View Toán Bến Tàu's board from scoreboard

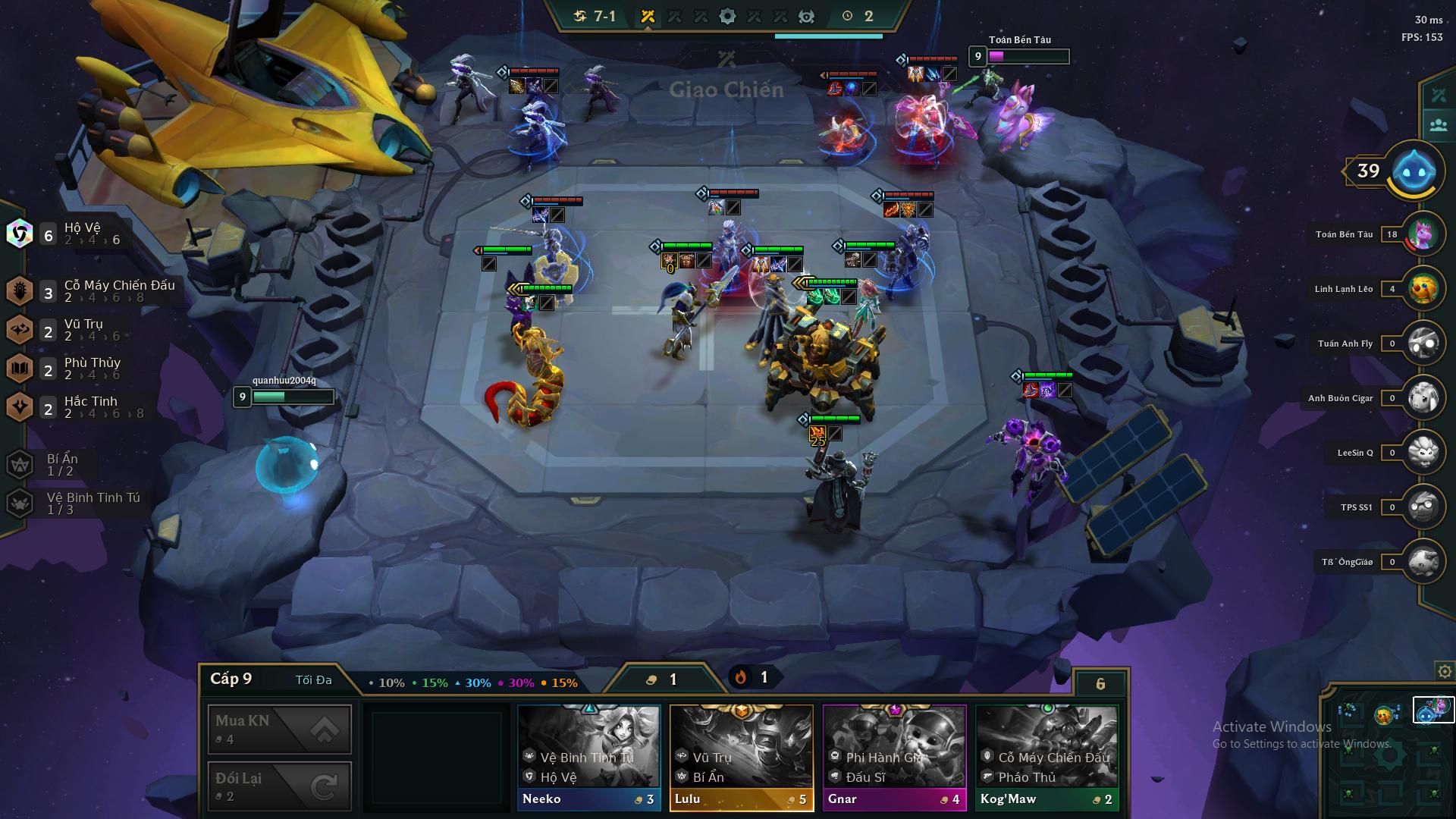pyautogui.click(x=1423, y=234)
